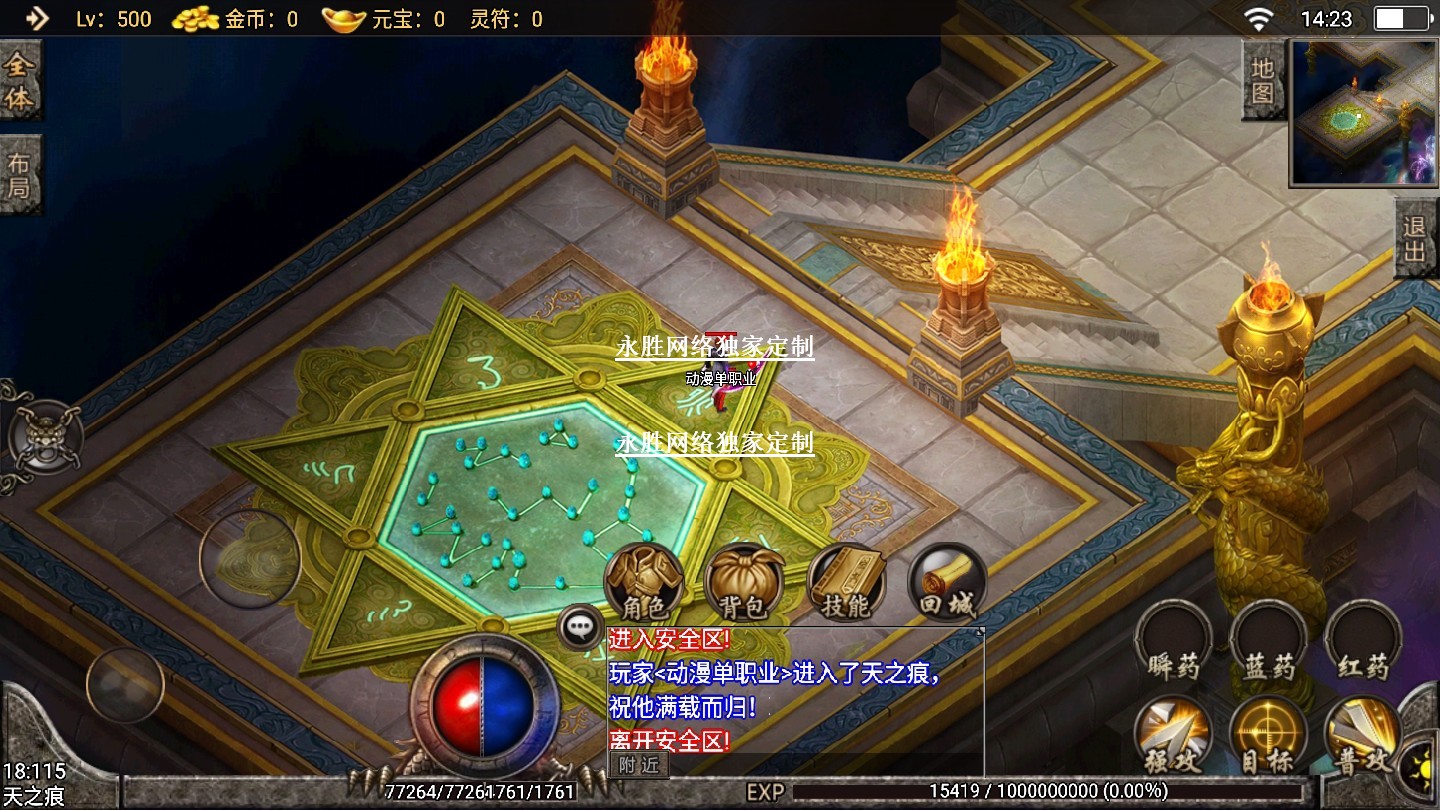Screen dimensions: 1440x810
Task: Use the 回城 return-to-town scroll
Action: (946, 582)
